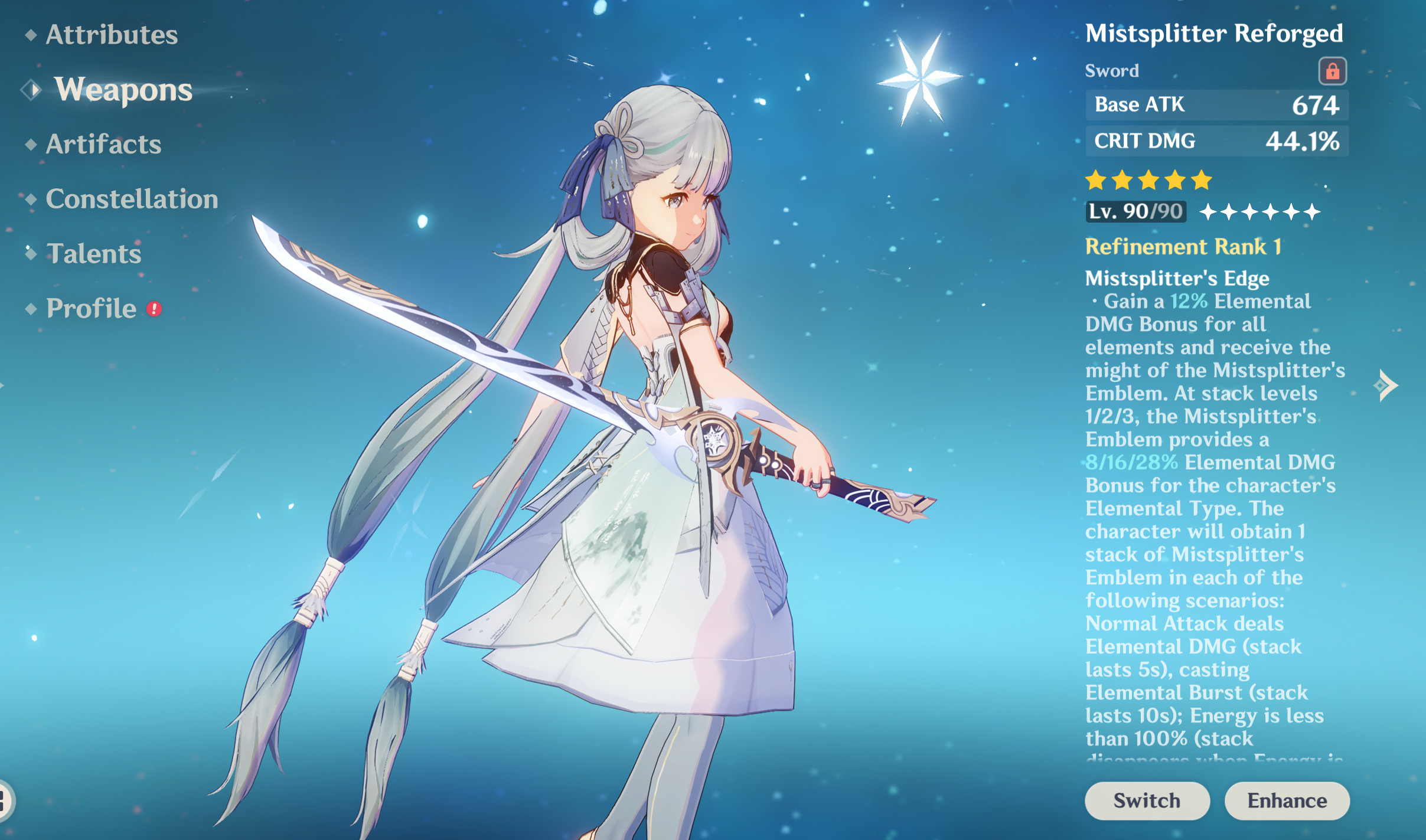Click the Mistsplitter Reforged title

[1215, 32]
